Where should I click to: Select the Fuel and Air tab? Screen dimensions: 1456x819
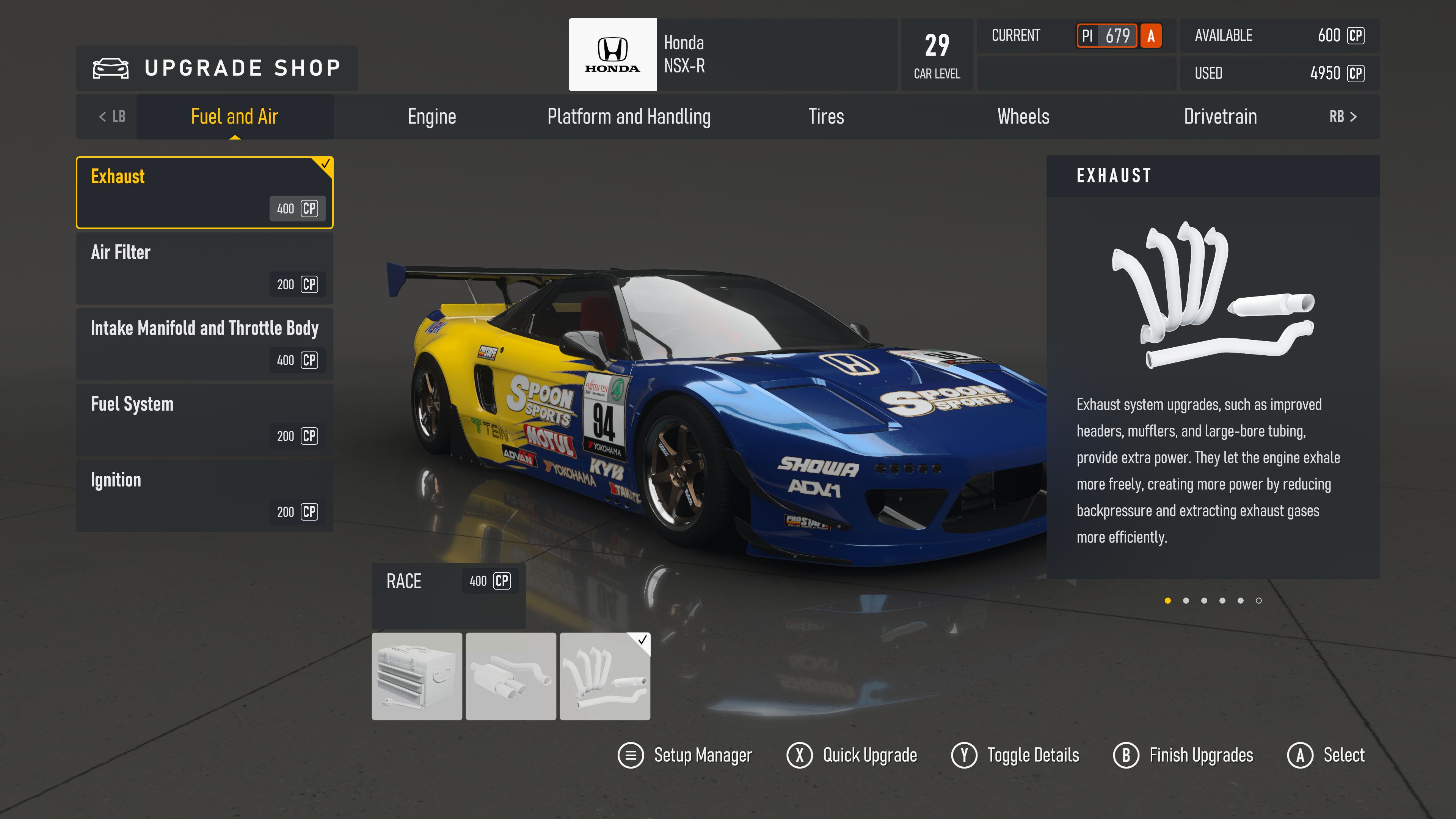click(235, 116)
